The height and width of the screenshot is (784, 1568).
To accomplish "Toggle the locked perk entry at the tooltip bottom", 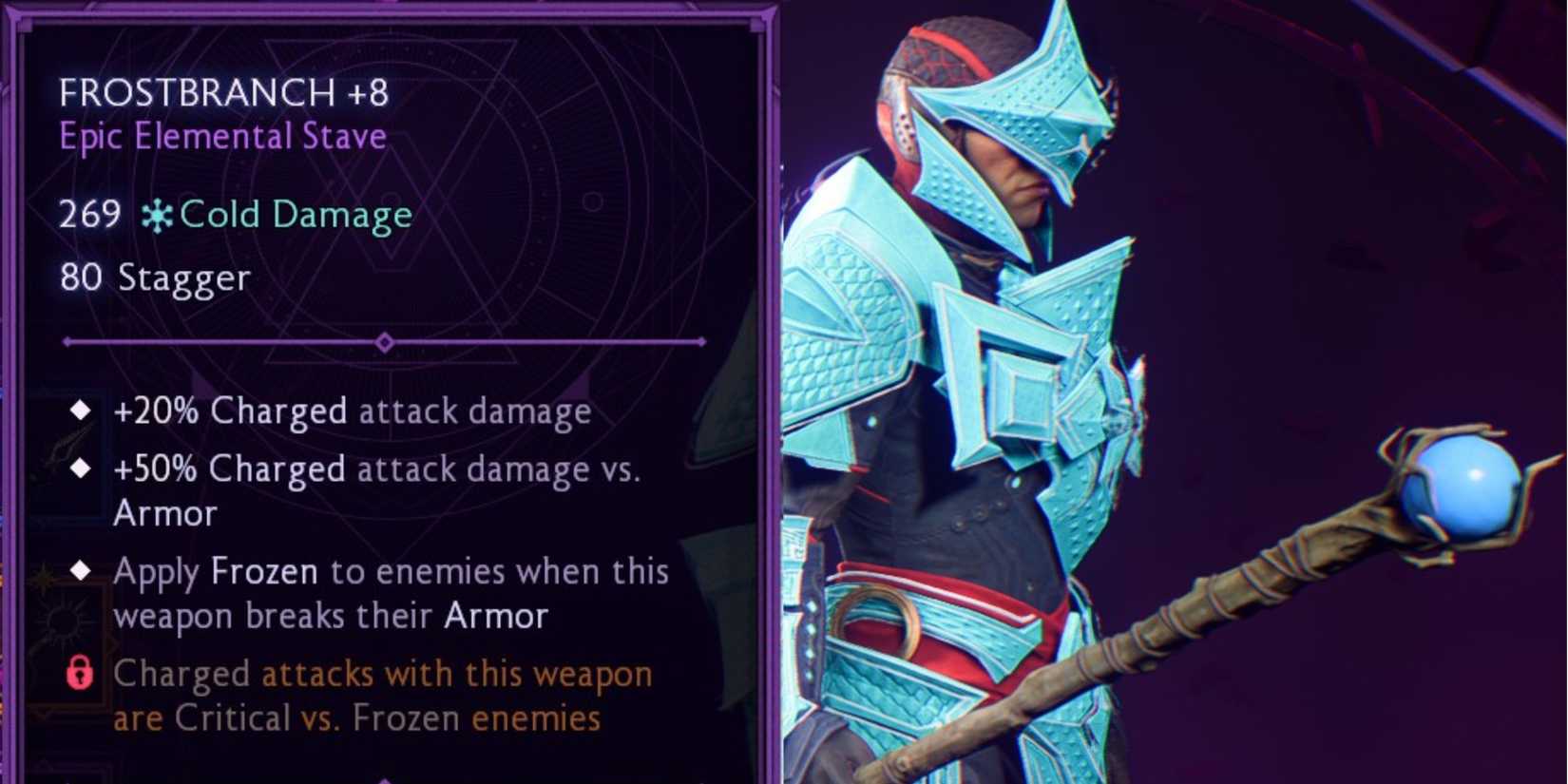I will (380, 696).
